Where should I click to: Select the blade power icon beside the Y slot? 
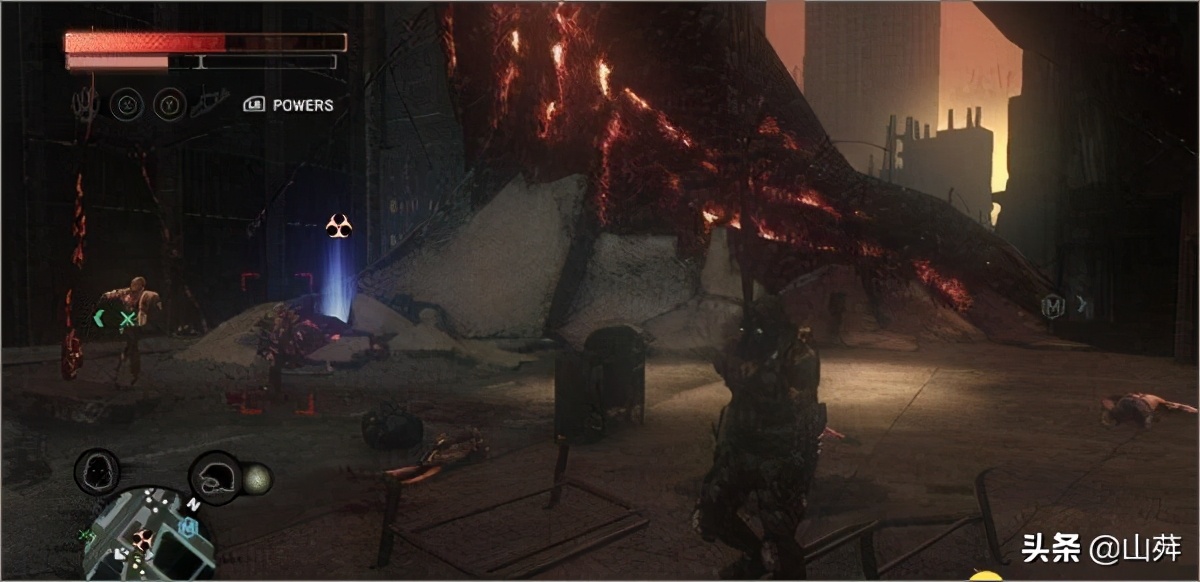coord(206,104)
